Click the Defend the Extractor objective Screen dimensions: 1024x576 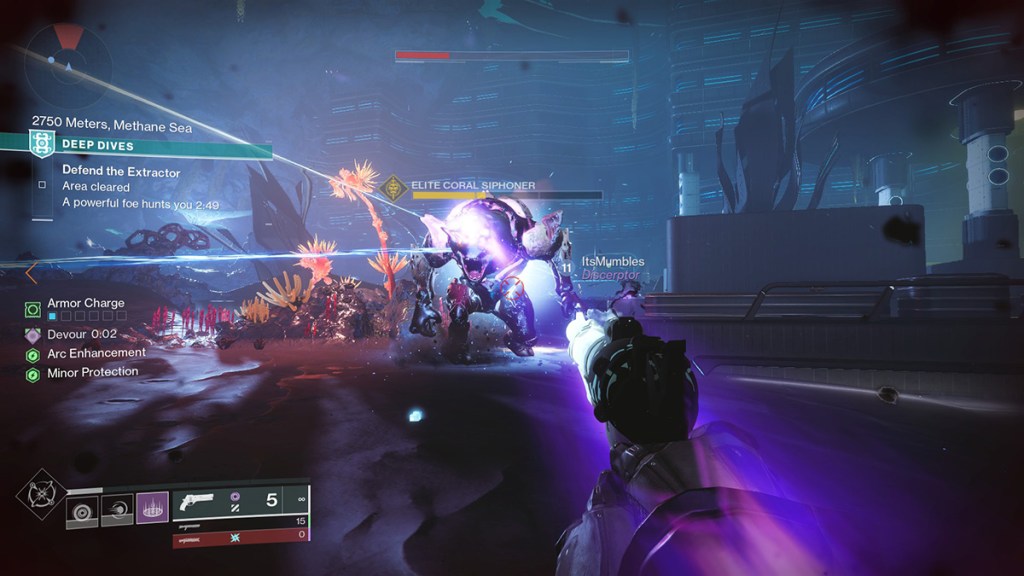pos(121,172)
